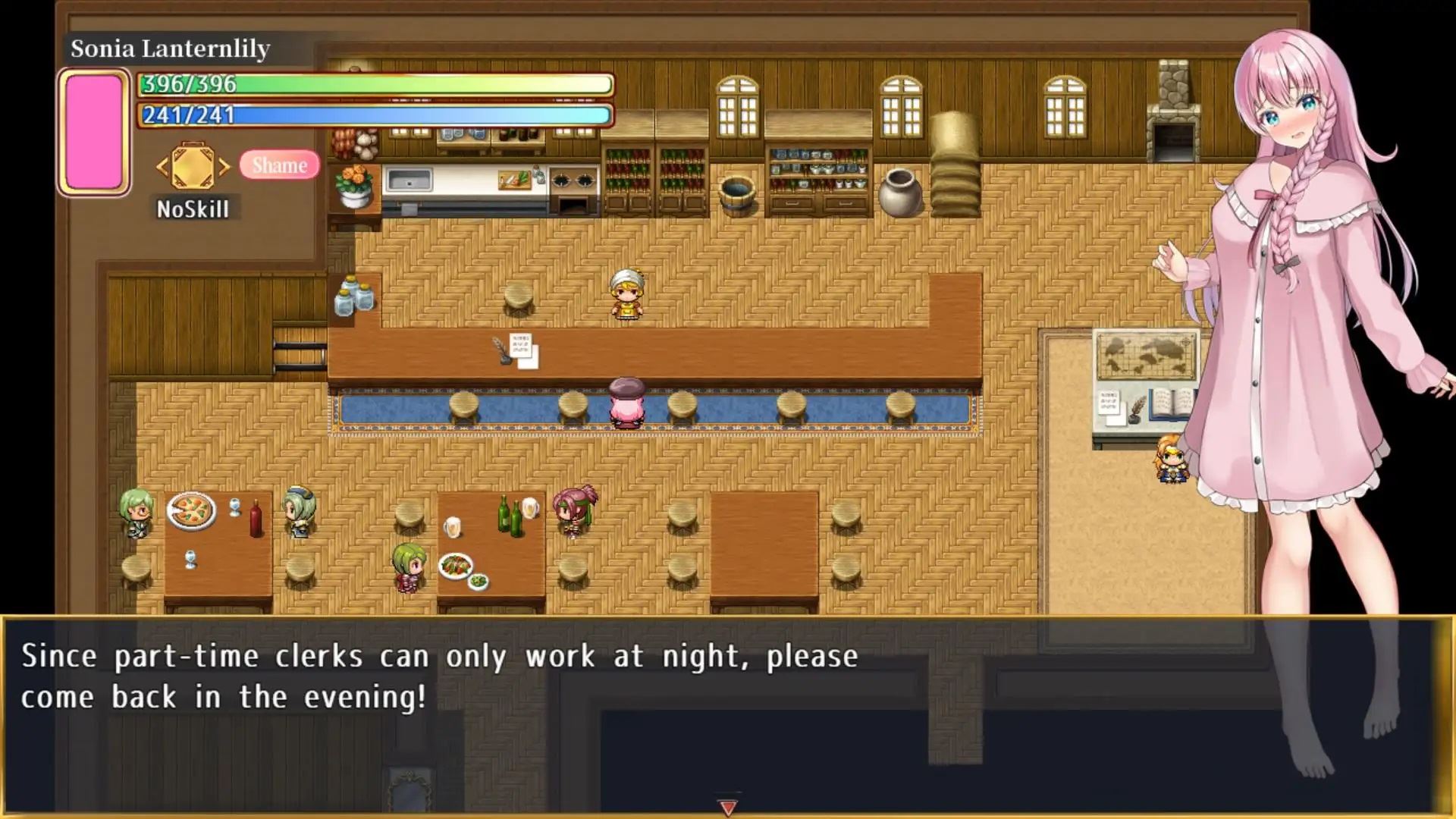This screenshot has height=819, width=1456.
Task: Cycle to the previous skill with left arrow
Action: coord(162,167)
